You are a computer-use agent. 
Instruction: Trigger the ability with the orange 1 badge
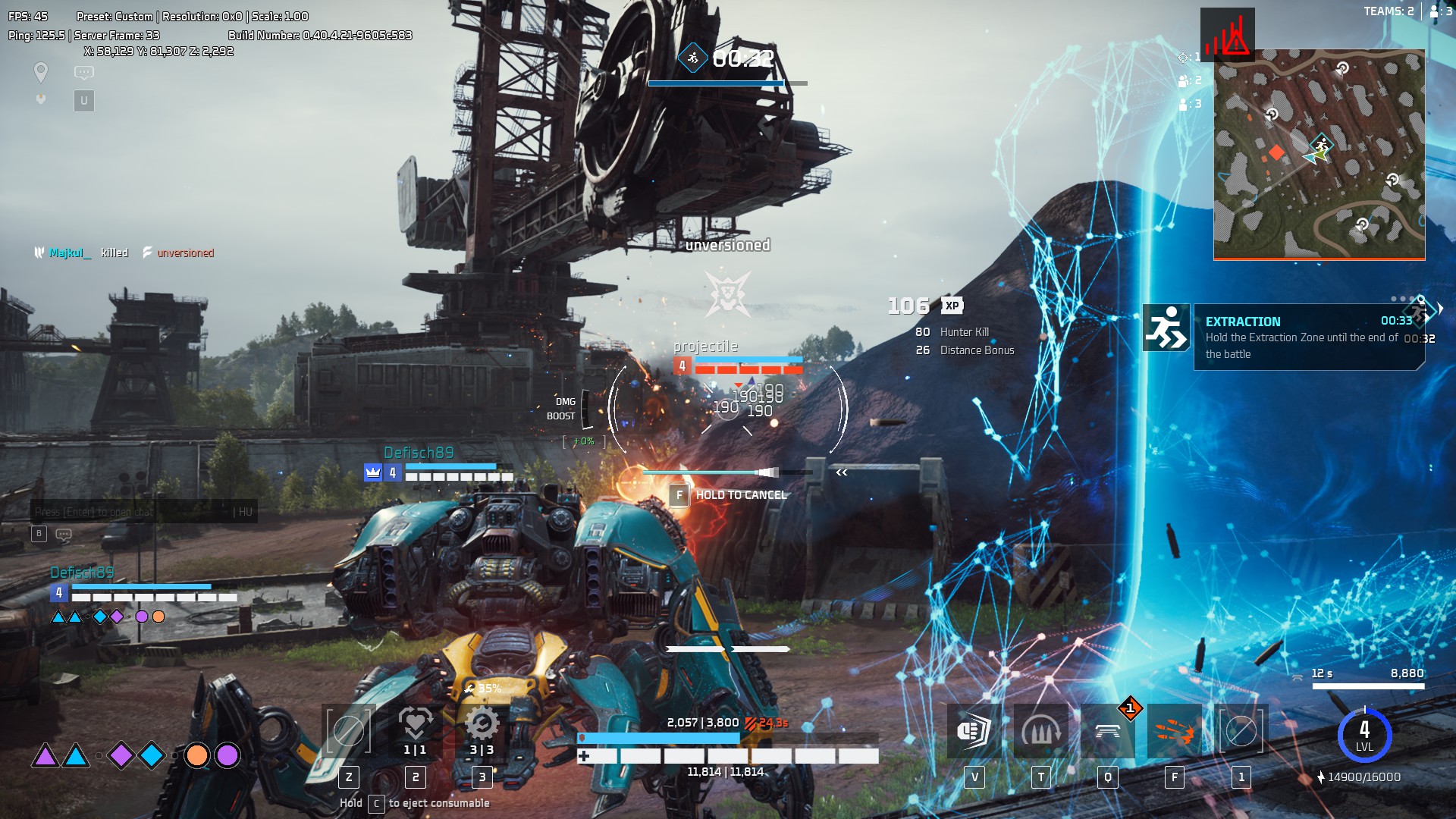pyautogui.click(x=1107, y=731)
